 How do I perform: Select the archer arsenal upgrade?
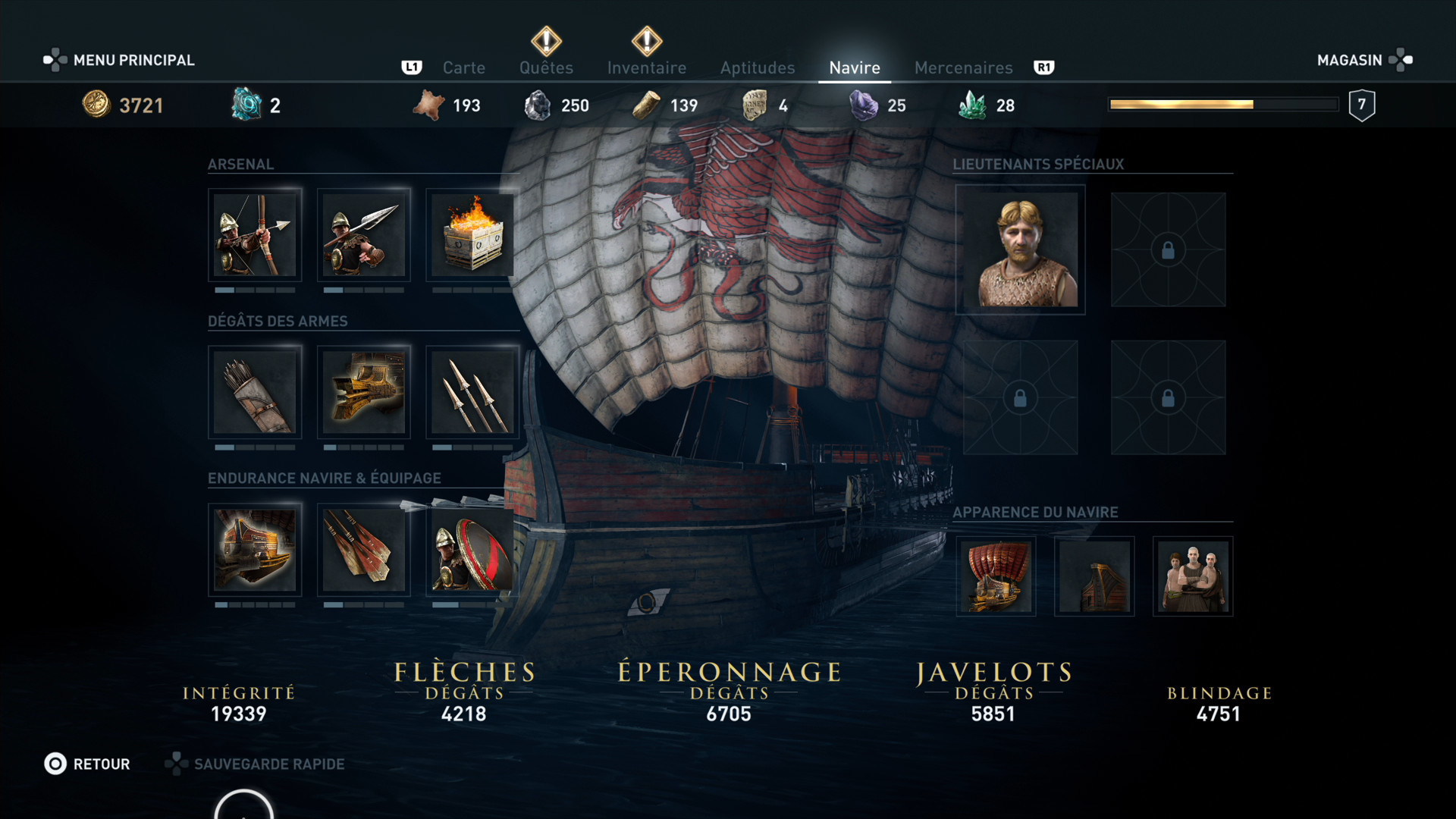[x=255, y=235]
